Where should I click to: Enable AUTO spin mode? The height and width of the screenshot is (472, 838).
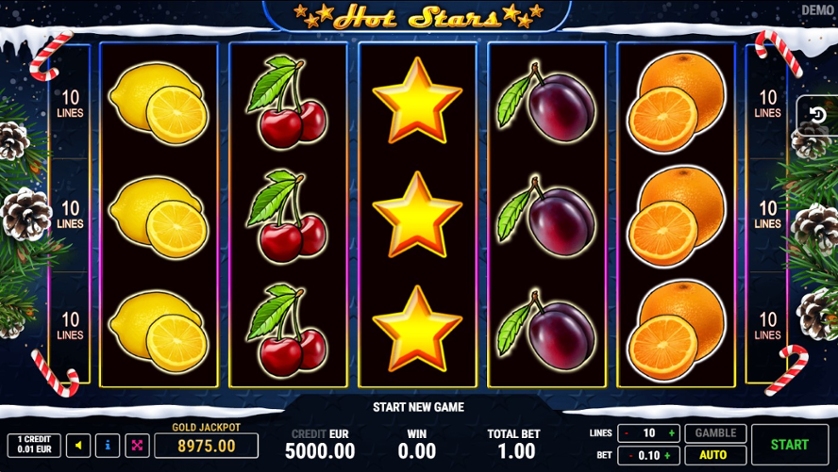(712, 455)
